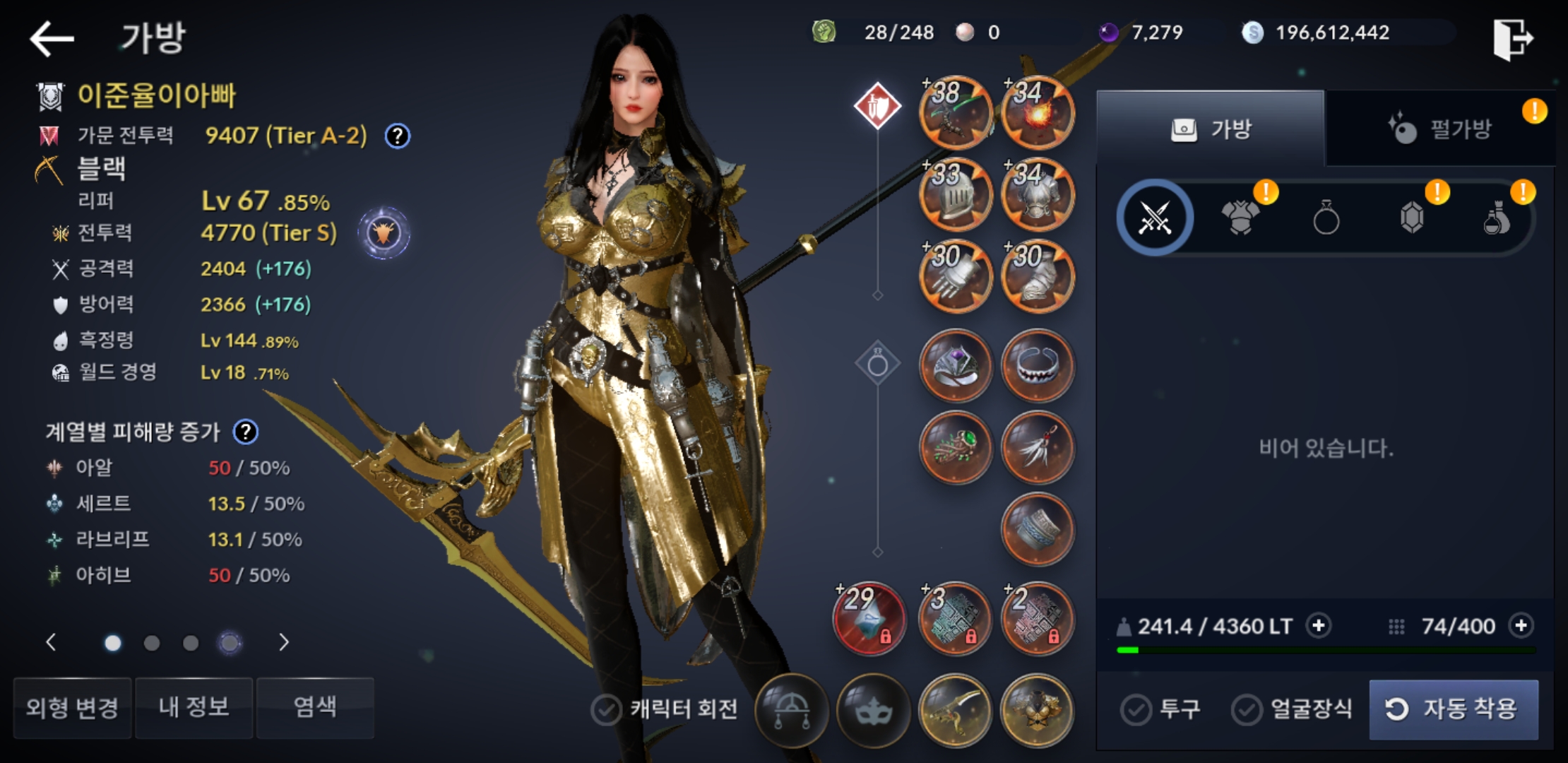Open the 내 정보 my info page

point(194,707)
